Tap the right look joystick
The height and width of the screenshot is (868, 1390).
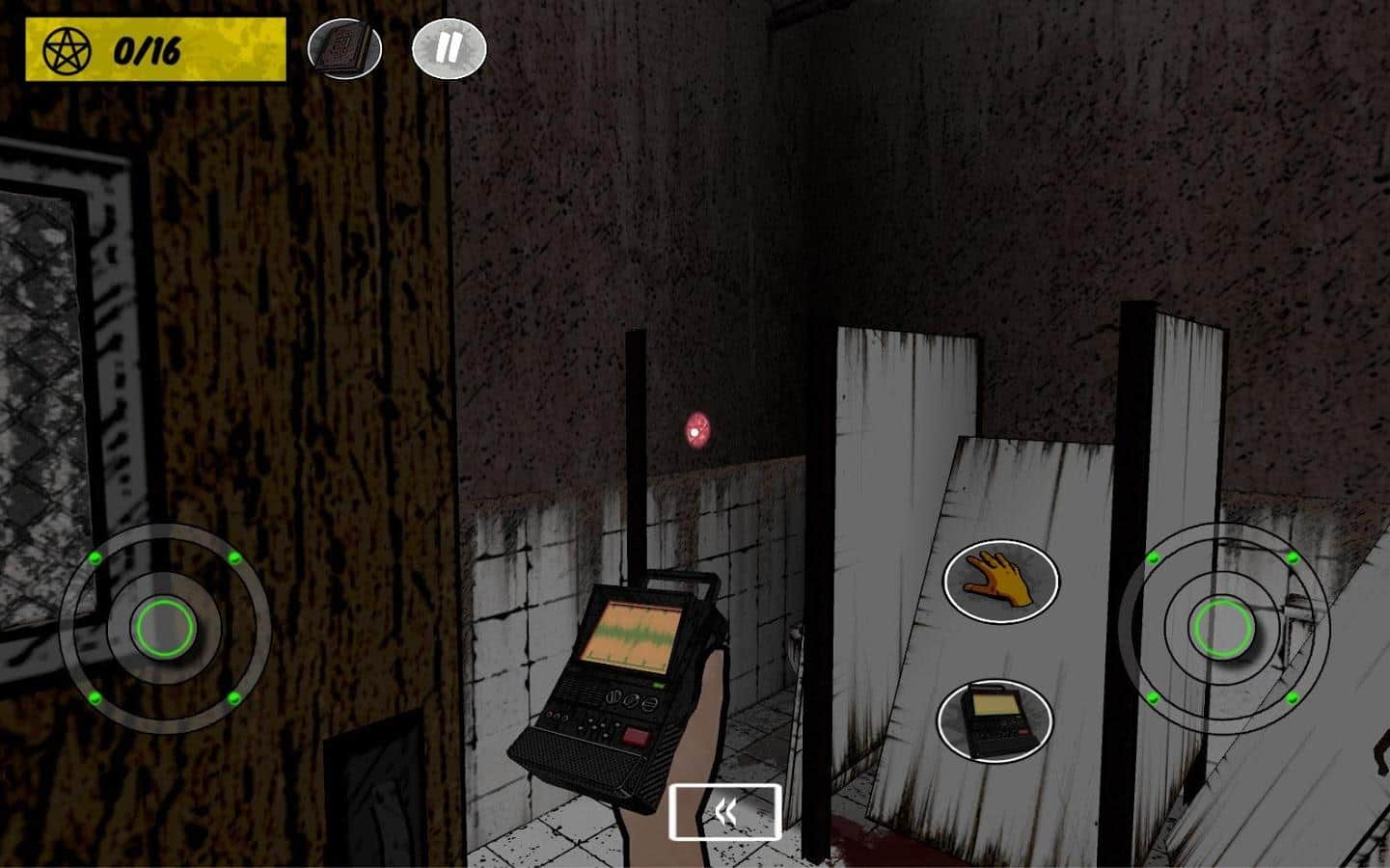(1223, 628)
